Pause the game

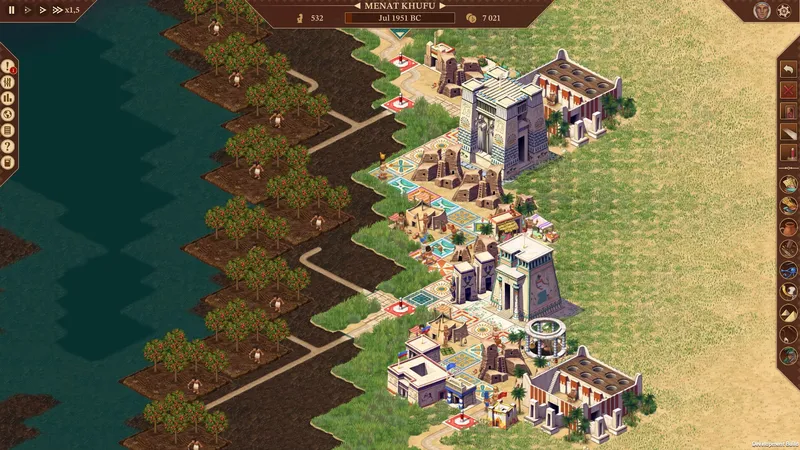coord(12,10)
